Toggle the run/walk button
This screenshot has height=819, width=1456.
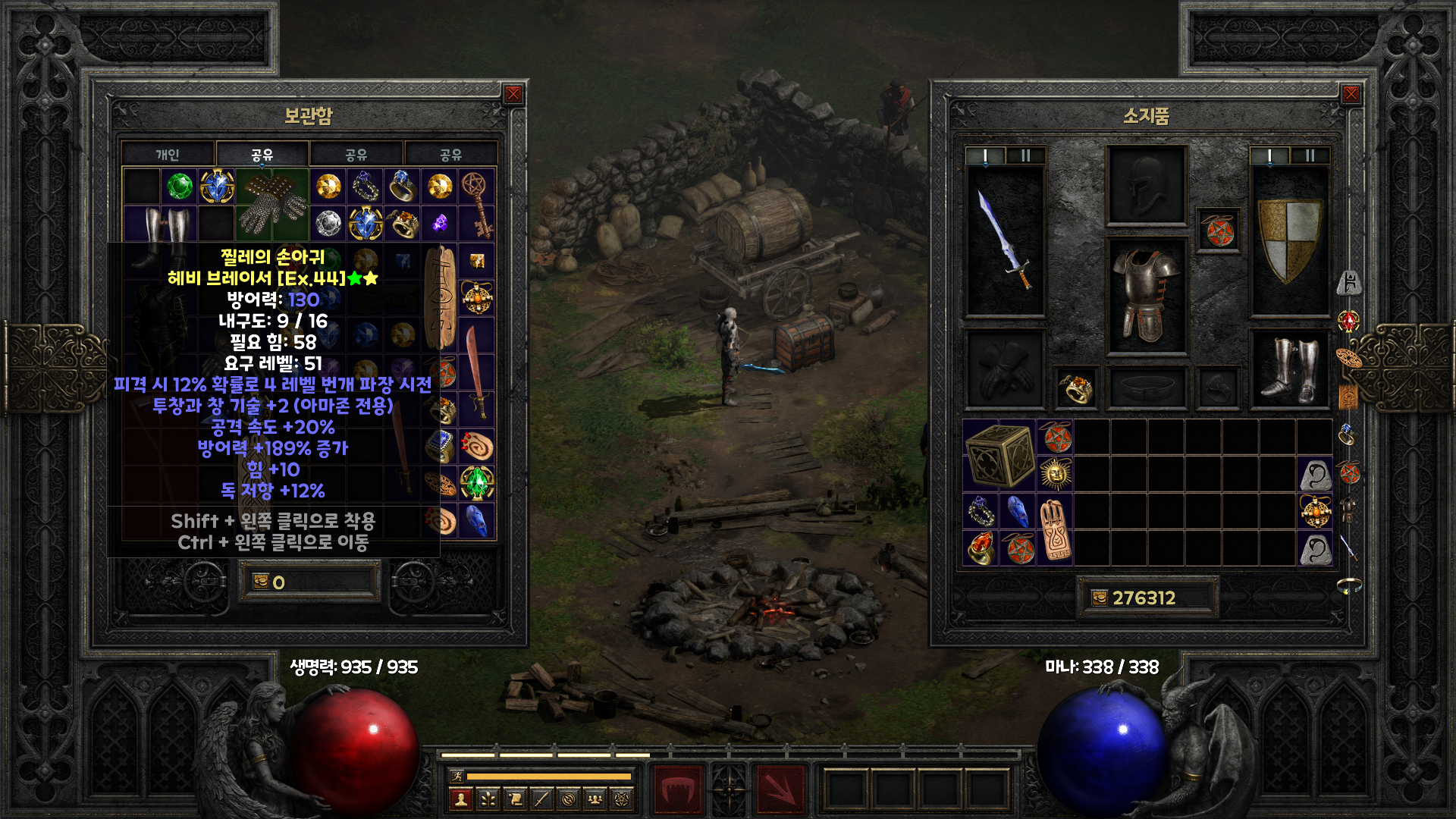(x=457, y=776)
